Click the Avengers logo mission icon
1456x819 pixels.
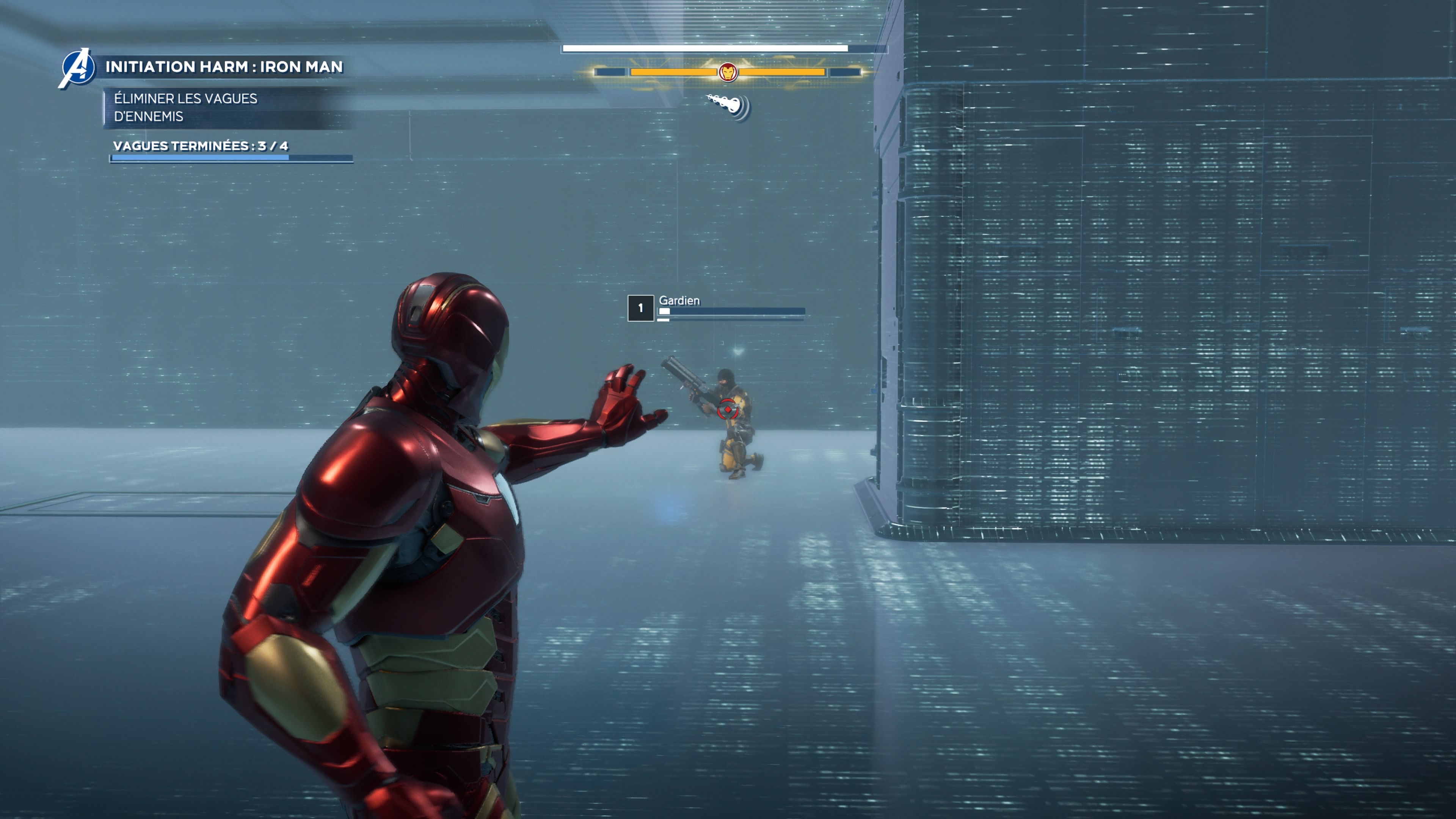(78, 68)
